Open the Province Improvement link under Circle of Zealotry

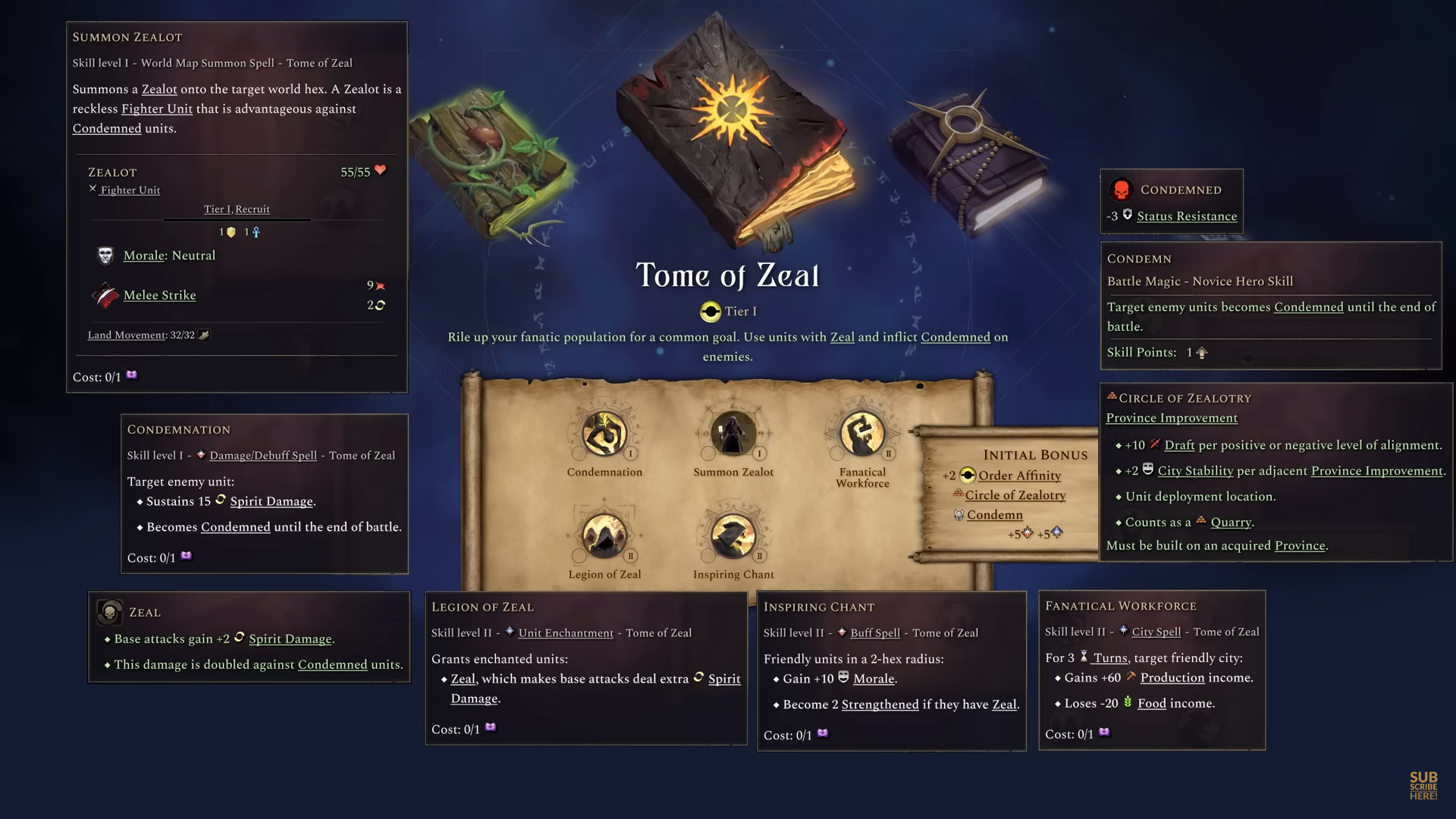pos(1171,418)
